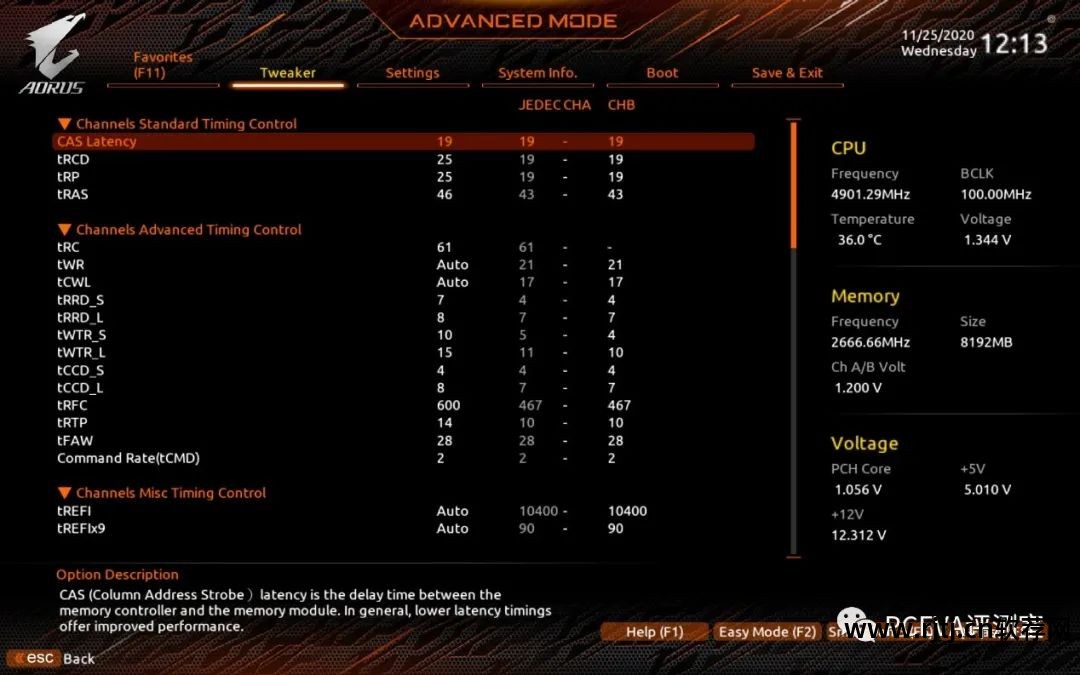Select the tRFC timing setting
The image size is (1080, 675).
click(72, 405)
